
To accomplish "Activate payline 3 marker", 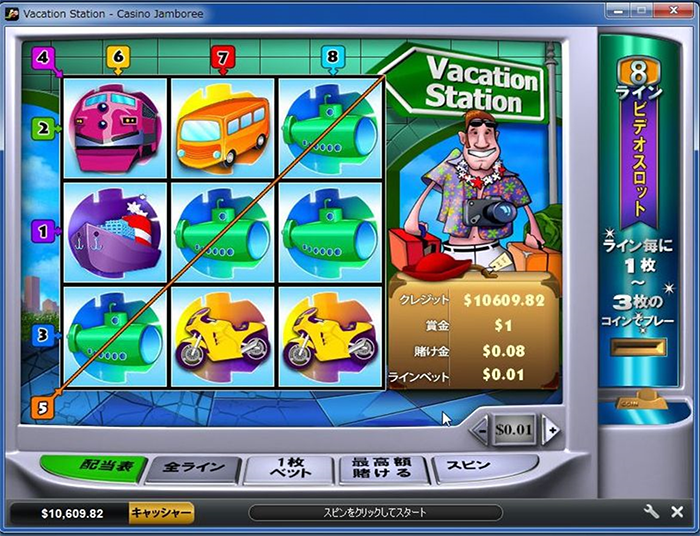I will [42, 336].
